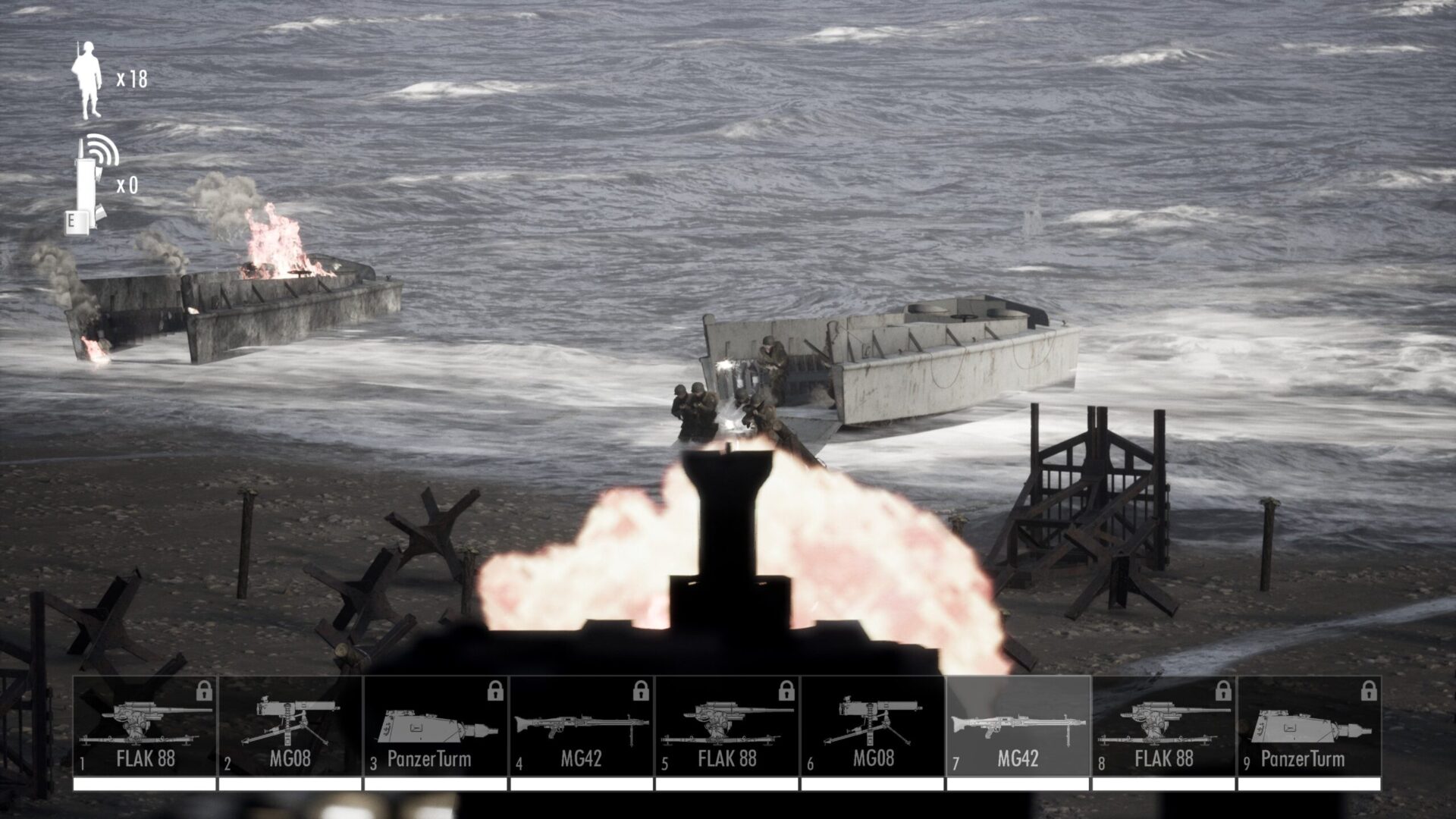Click the soldier counter icon showing x18
Image resolution: width=1456 pixels, height=819 pixels.
(x=87, y=80)
